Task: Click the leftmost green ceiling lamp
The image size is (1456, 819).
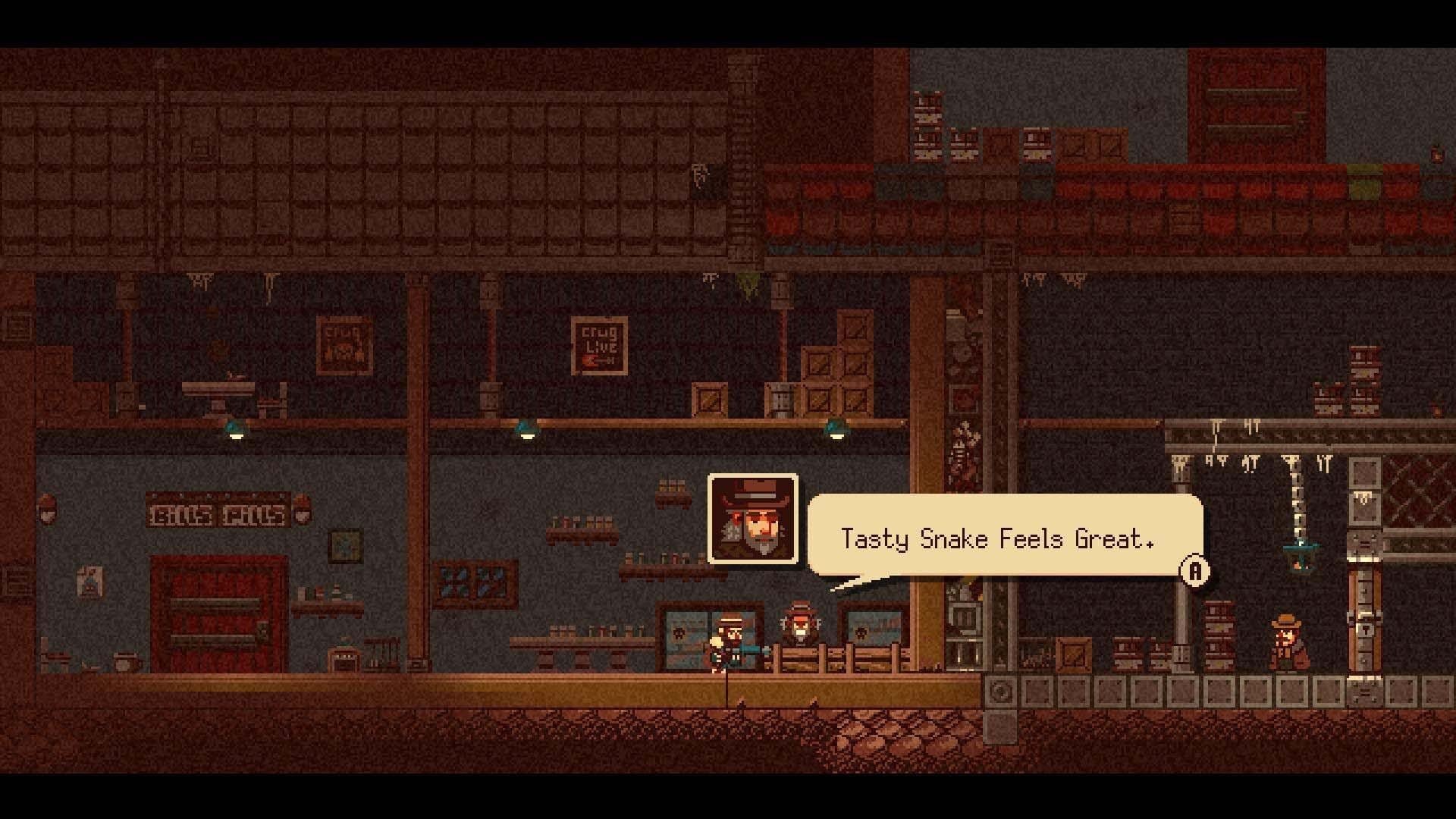Action: click(235, 432)
